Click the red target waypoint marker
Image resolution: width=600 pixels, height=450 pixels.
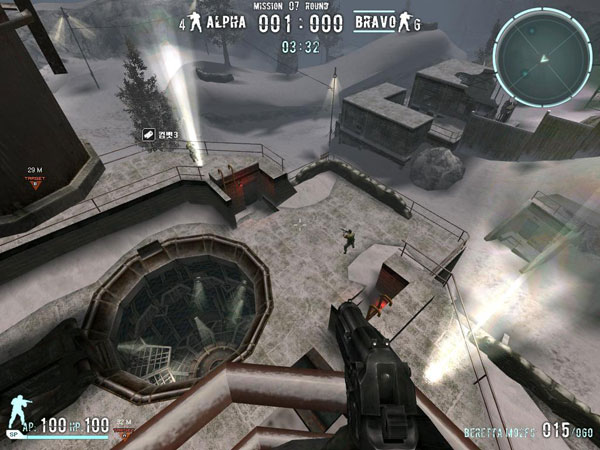pyautogui.click(x=34, y=183)
